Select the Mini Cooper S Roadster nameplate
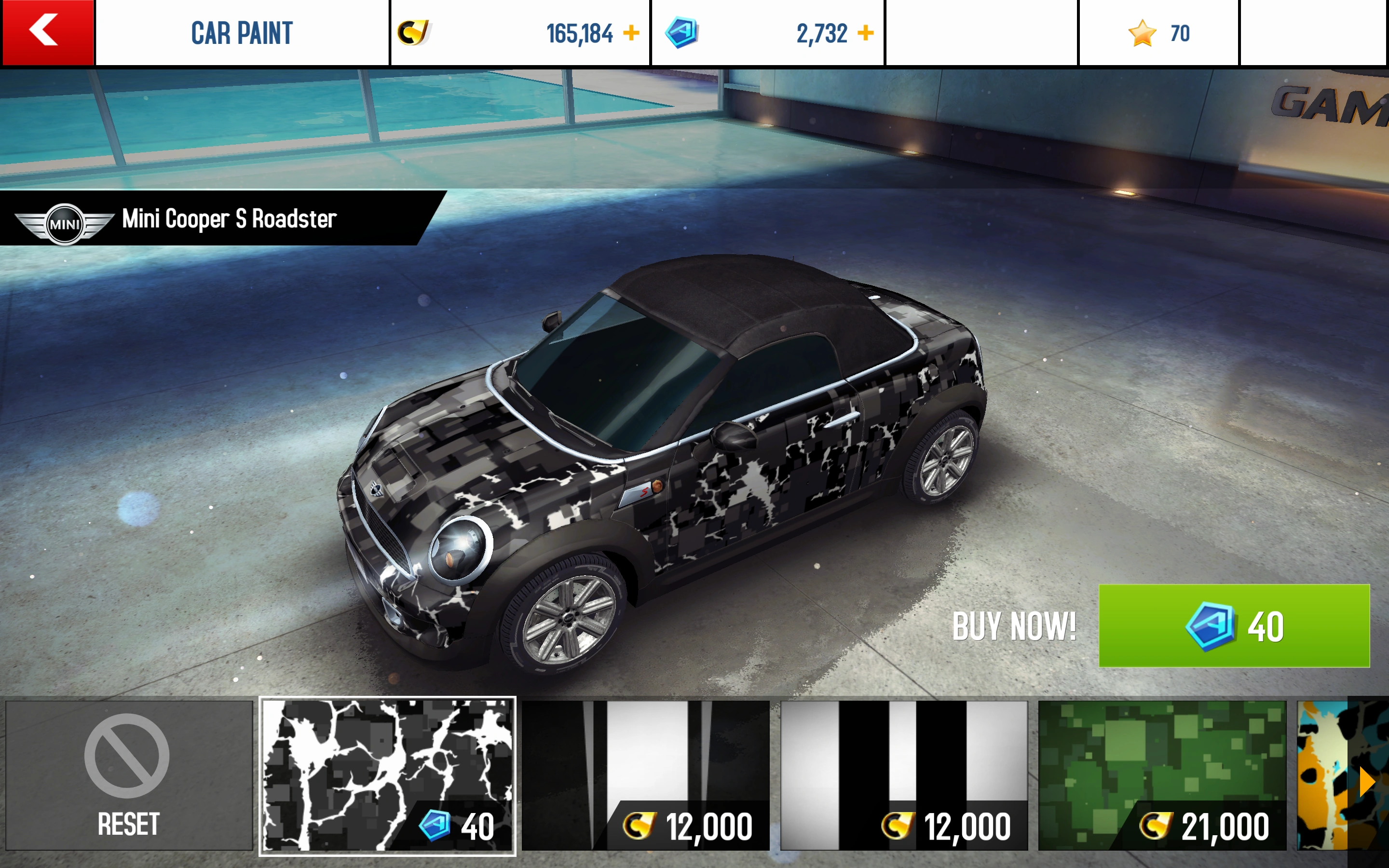The image size is (1389, 868). [x=229, y=219]
